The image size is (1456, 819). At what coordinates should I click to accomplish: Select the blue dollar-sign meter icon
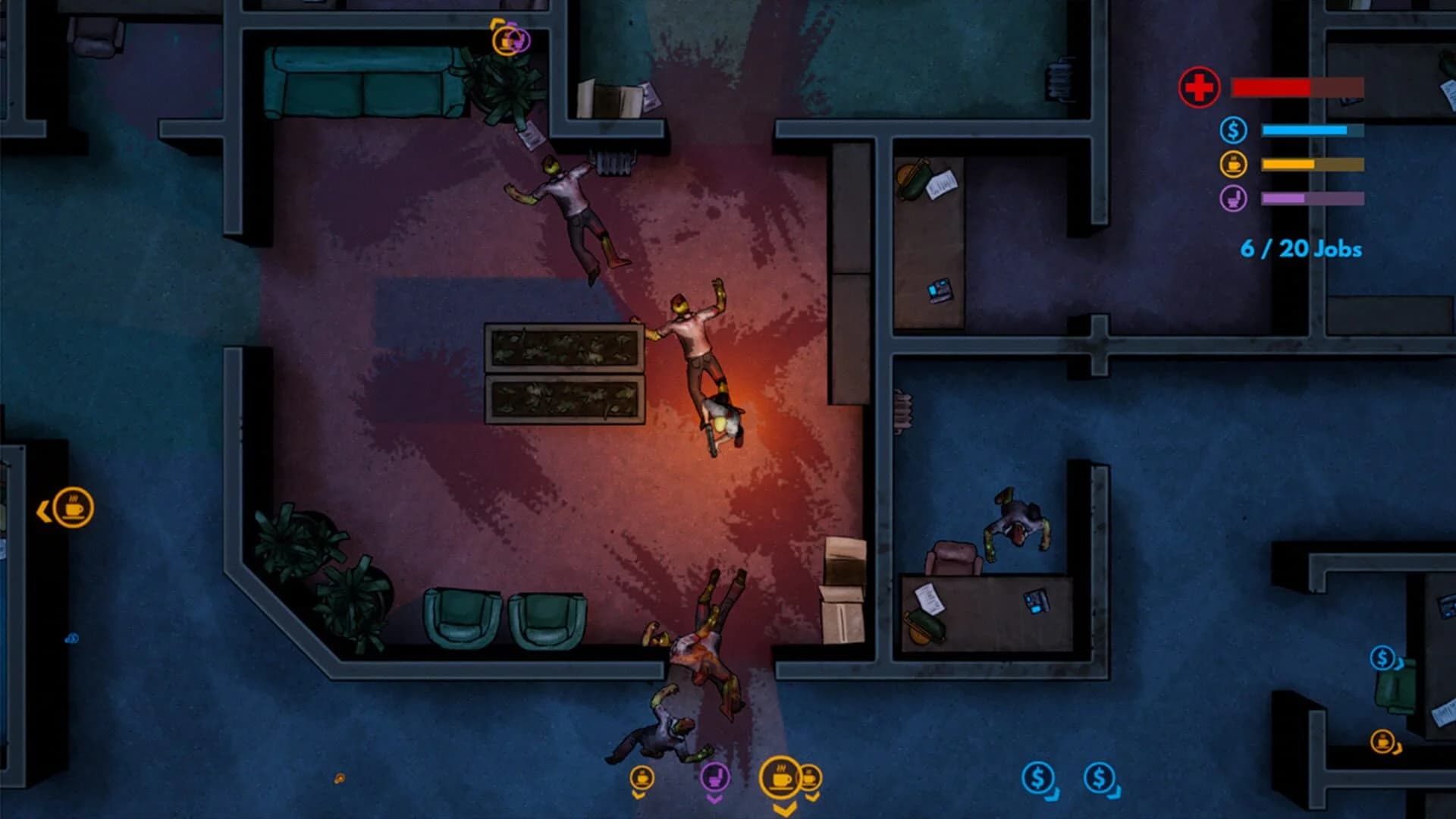(x=1235, y=130)
